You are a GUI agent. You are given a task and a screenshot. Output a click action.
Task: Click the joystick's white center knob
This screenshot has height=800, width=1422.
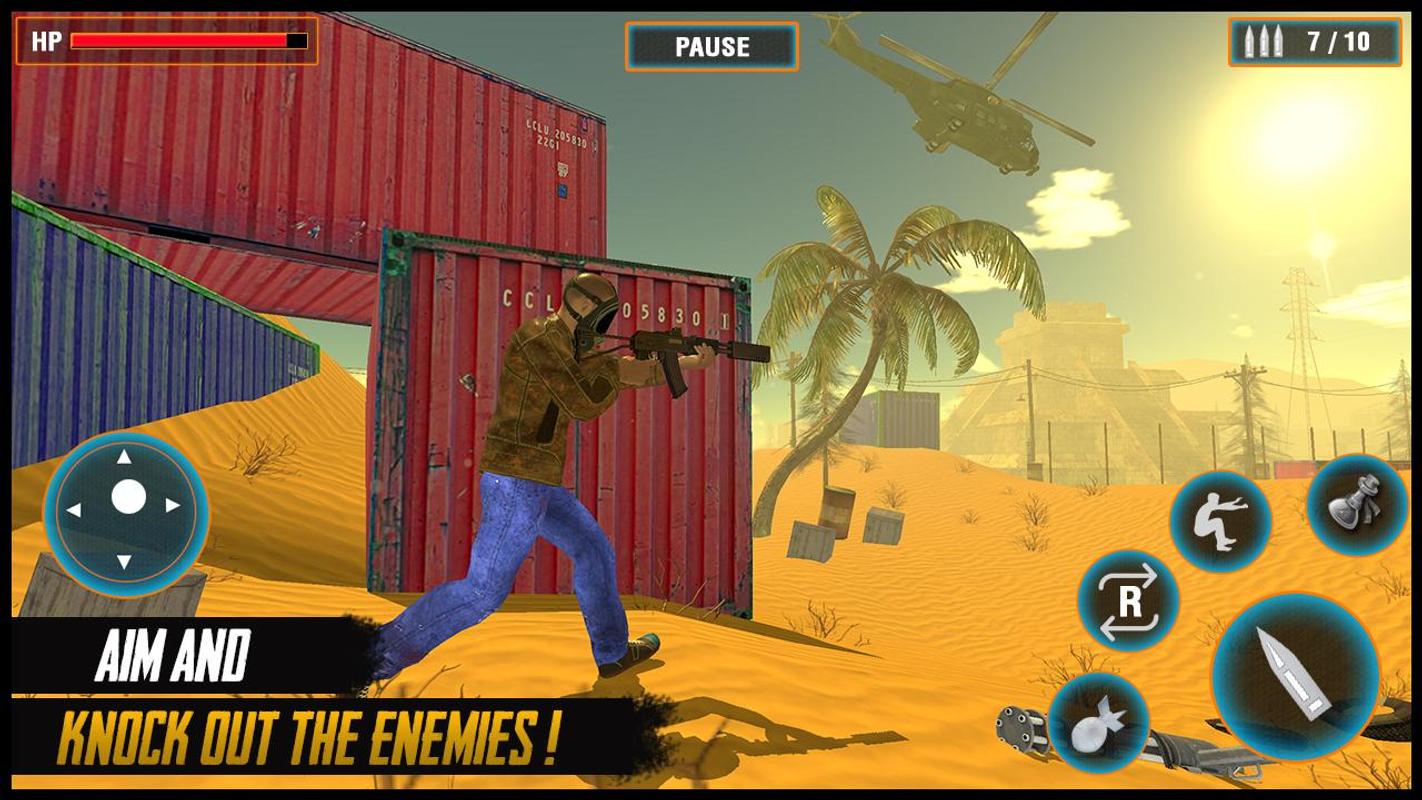pos(128,497)
